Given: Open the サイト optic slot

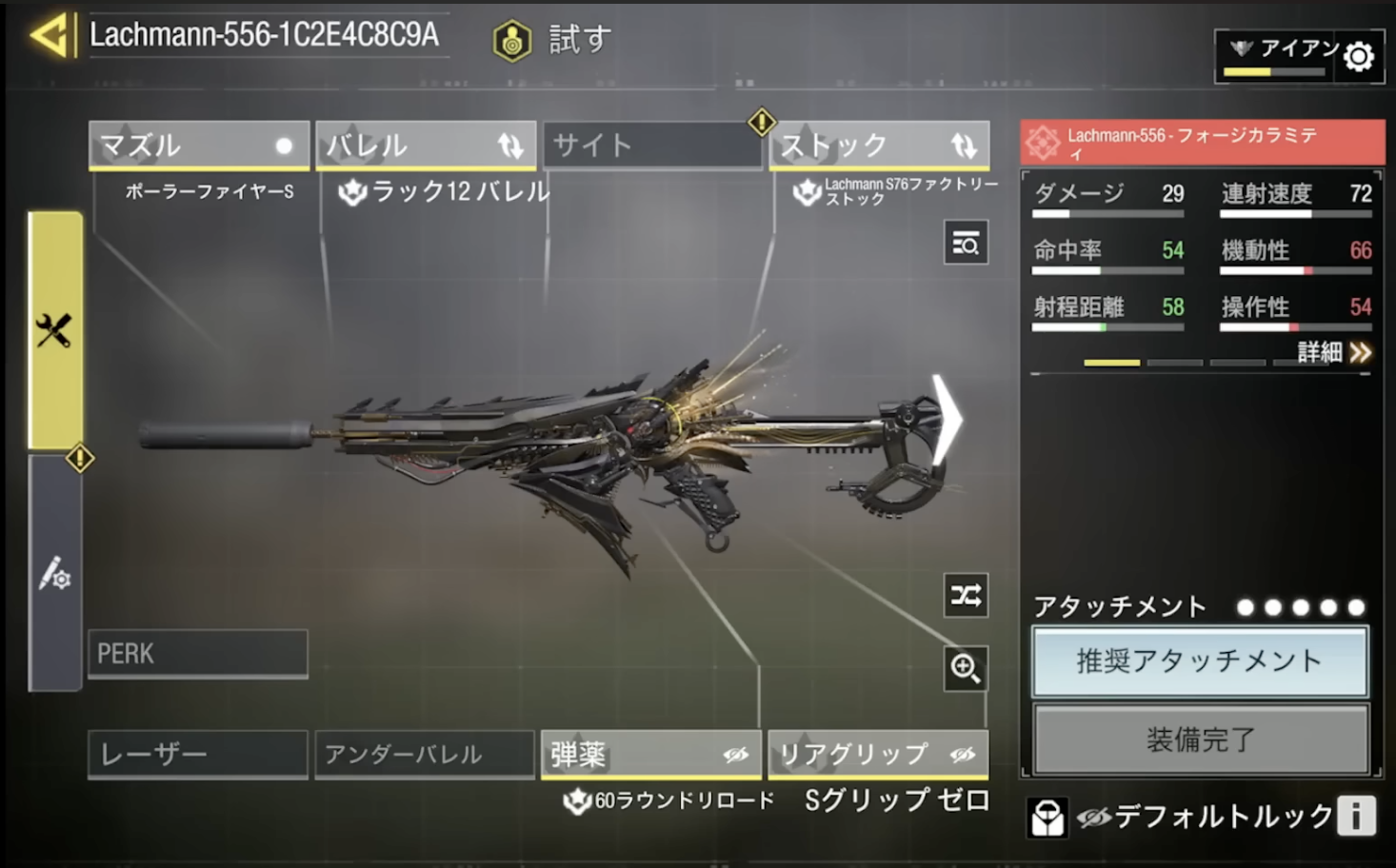Looking at the screenshot, I should coord(651,146).
